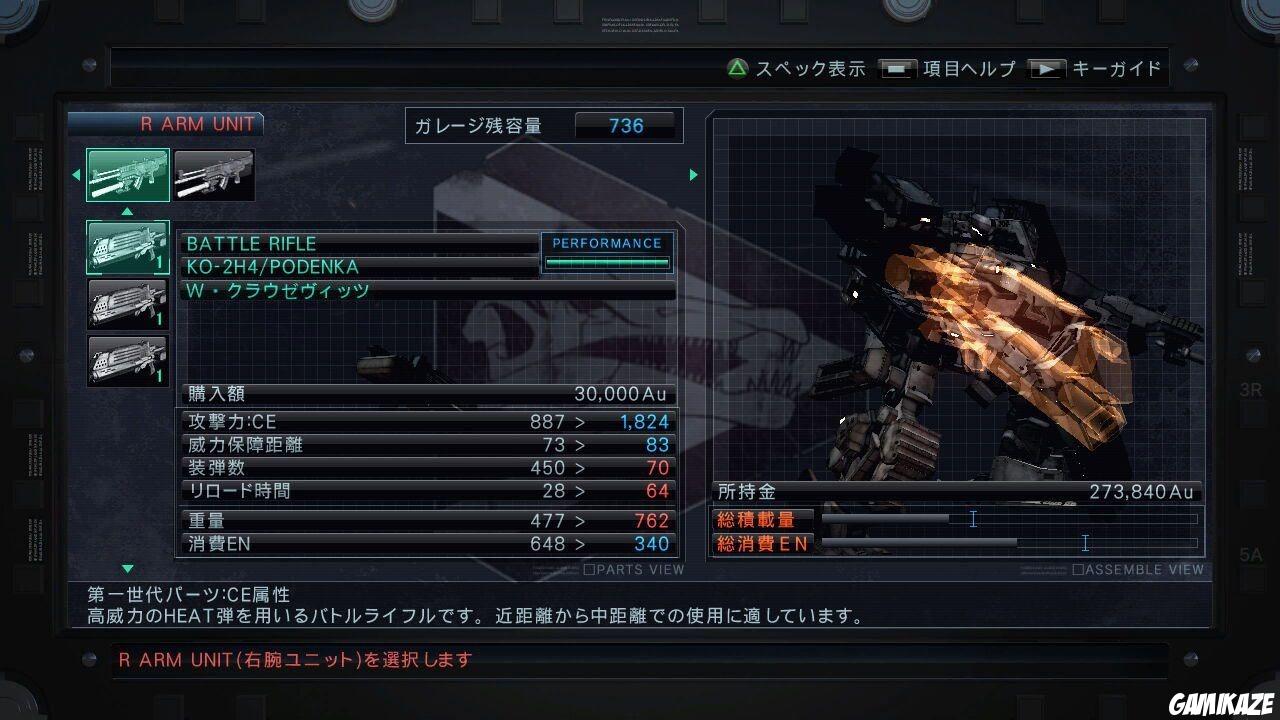Click the right green arrow beside the thumbnails
The height and width of the screenshot is (720, 1280).
click(694, 174)
